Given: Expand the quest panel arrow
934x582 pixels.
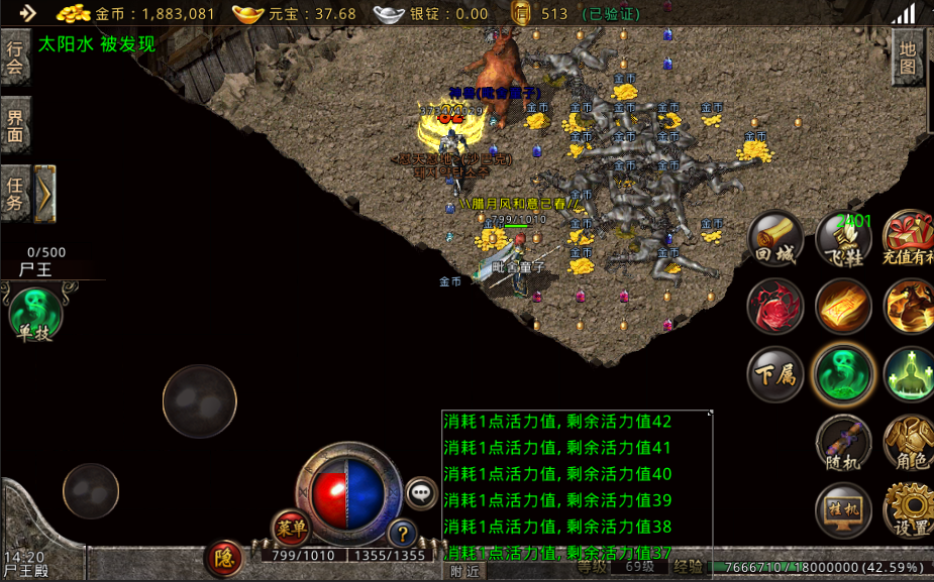Looking at the screenshot, I should pos(46,193).
